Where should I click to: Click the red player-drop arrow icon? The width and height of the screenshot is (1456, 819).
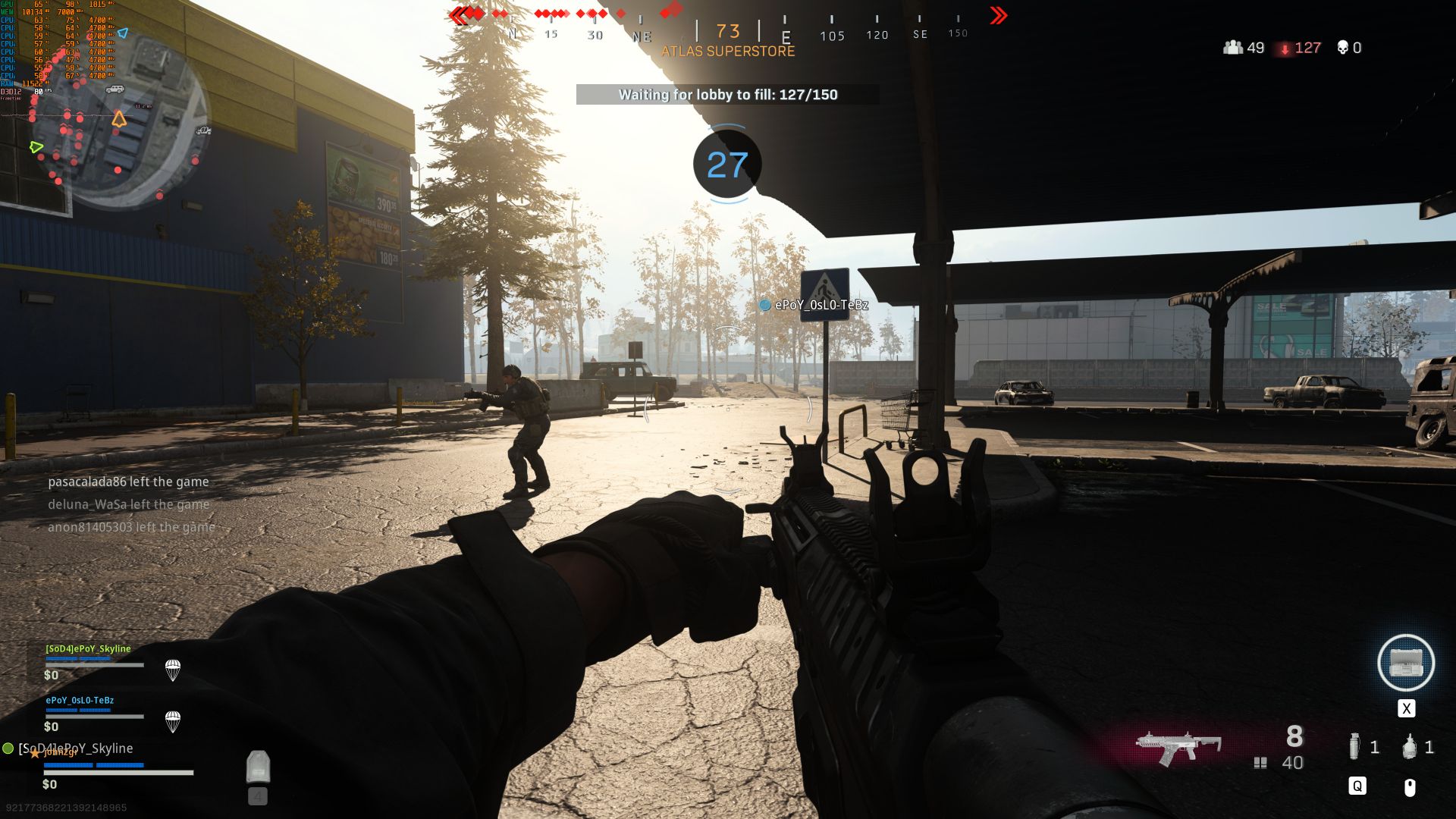point(1285,48)
